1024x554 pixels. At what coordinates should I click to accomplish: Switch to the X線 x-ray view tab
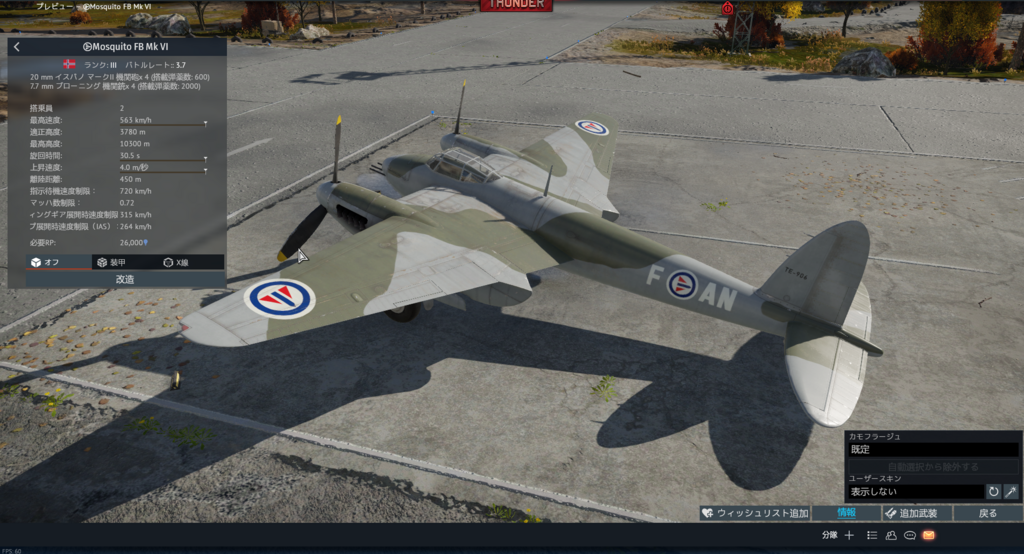pyautogui.click(x=176, y=262)
